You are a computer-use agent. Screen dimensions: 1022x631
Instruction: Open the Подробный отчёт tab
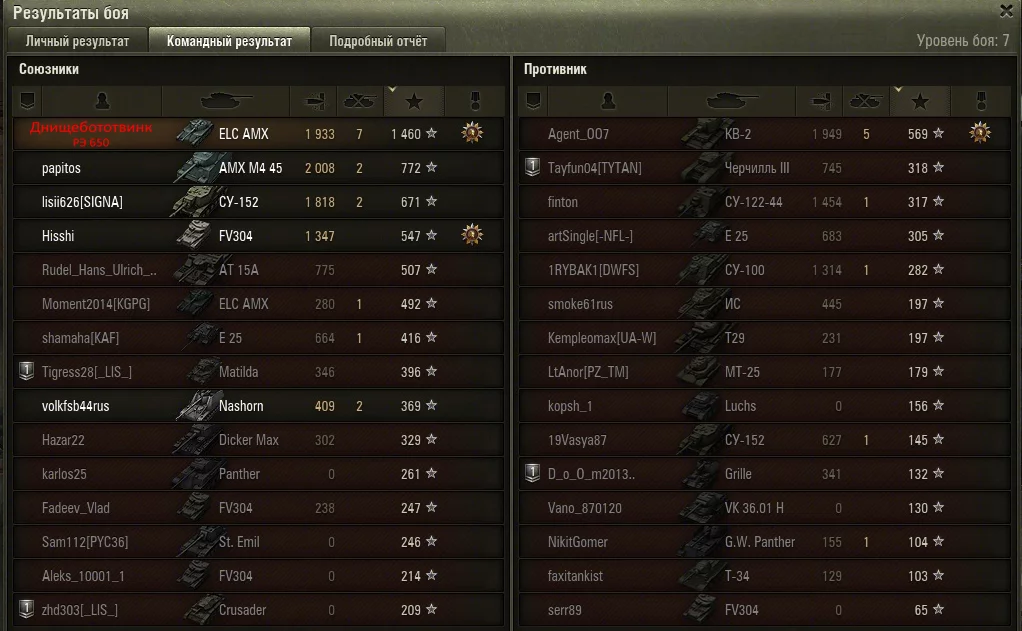(x=377, y=41)
